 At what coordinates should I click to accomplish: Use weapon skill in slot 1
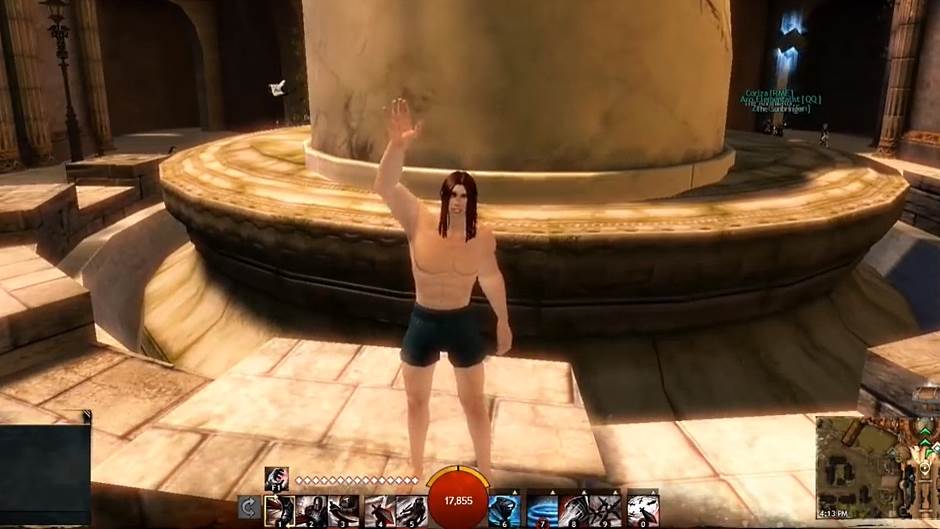click(x=279, y=510)
